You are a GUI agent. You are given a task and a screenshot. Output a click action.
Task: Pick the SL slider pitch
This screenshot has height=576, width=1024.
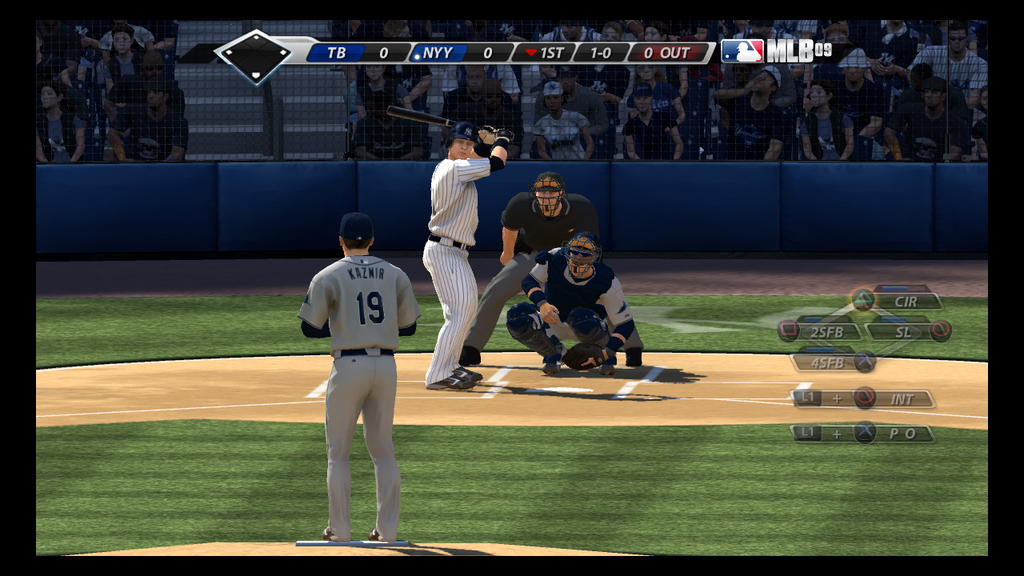pos(903,331)
